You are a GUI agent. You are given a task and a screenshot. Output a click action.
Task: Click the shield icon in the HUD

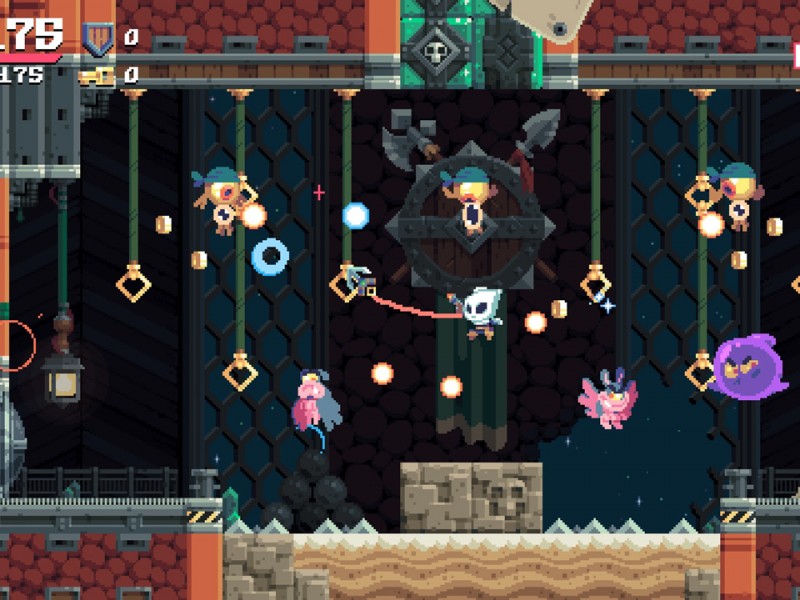pos(97,38)
